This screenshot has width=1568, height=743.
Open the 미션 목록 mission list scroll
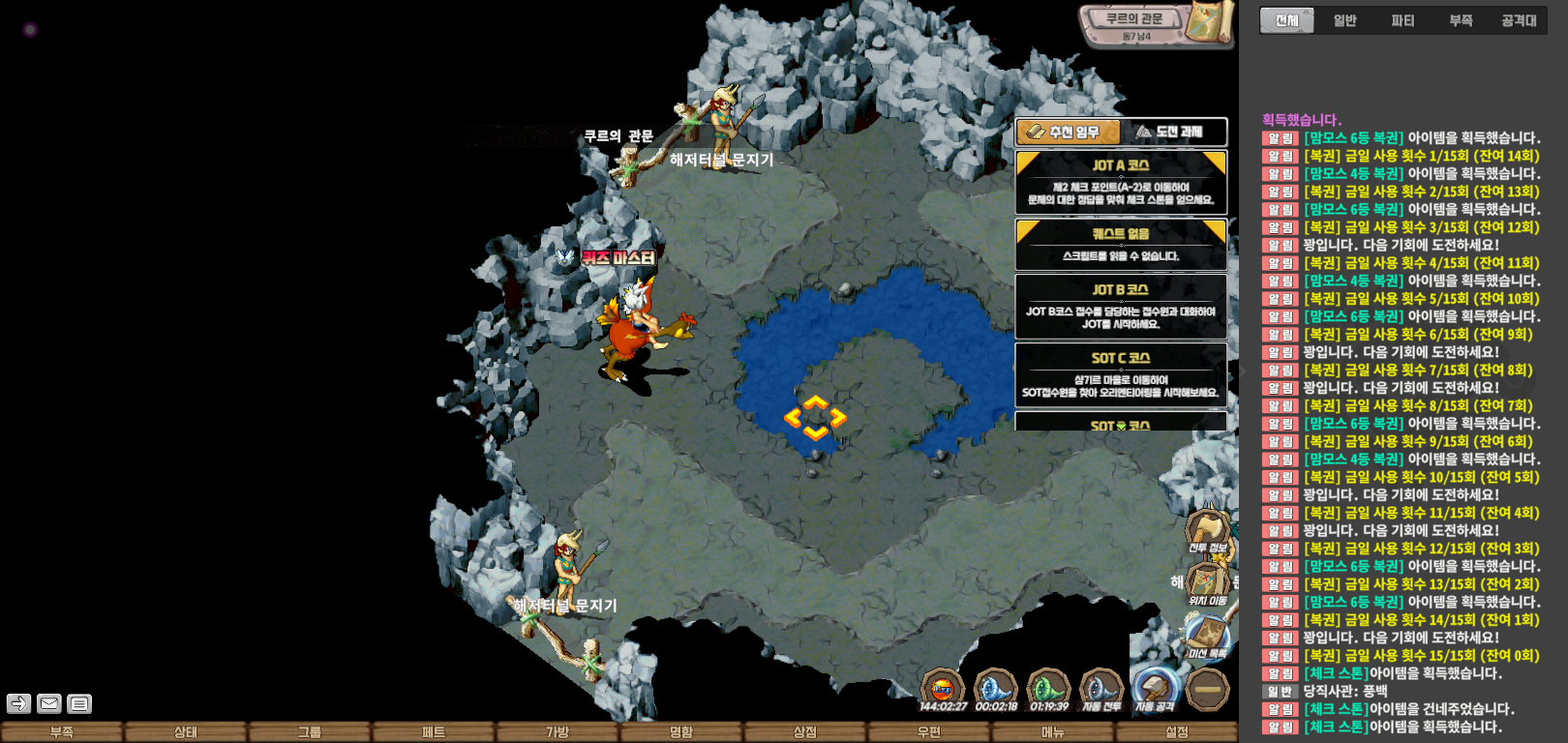coord(1207,637)
